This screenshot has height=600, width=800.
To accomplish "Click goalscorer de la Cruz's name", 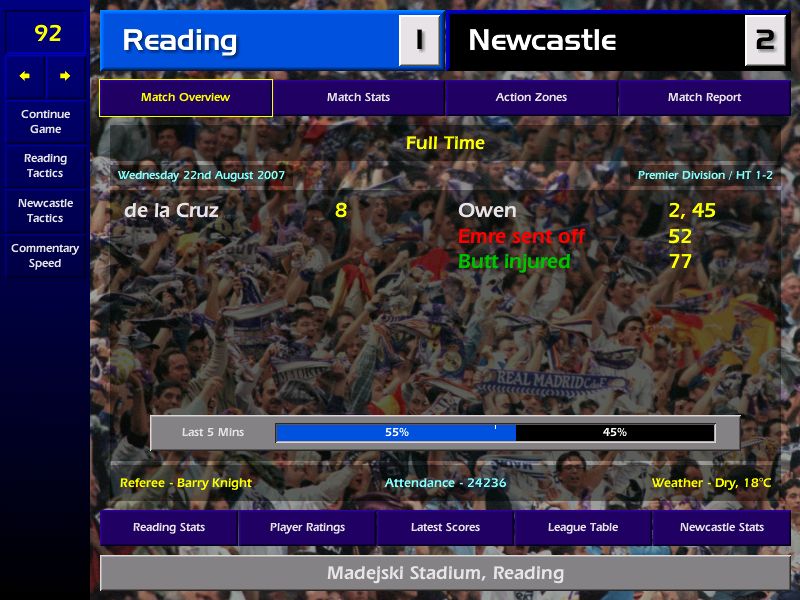I will [x=171, y=211].
